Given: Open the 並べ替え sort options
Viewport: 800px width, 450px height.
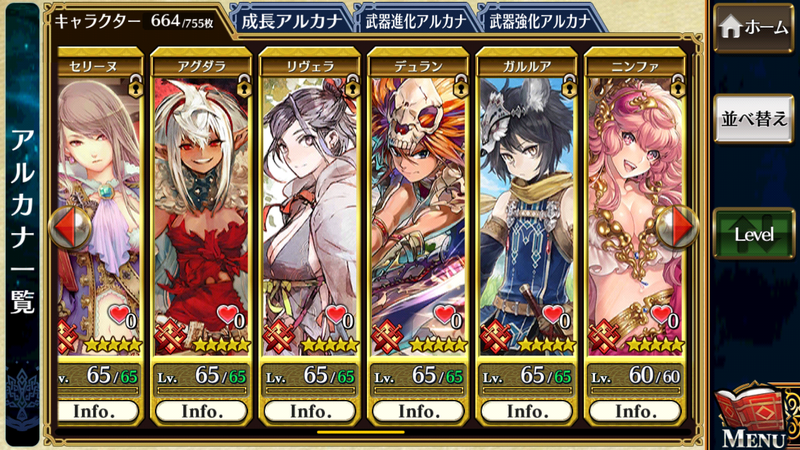Looking at the screenshot, I should pyautogui.click(x=754, y=118).
